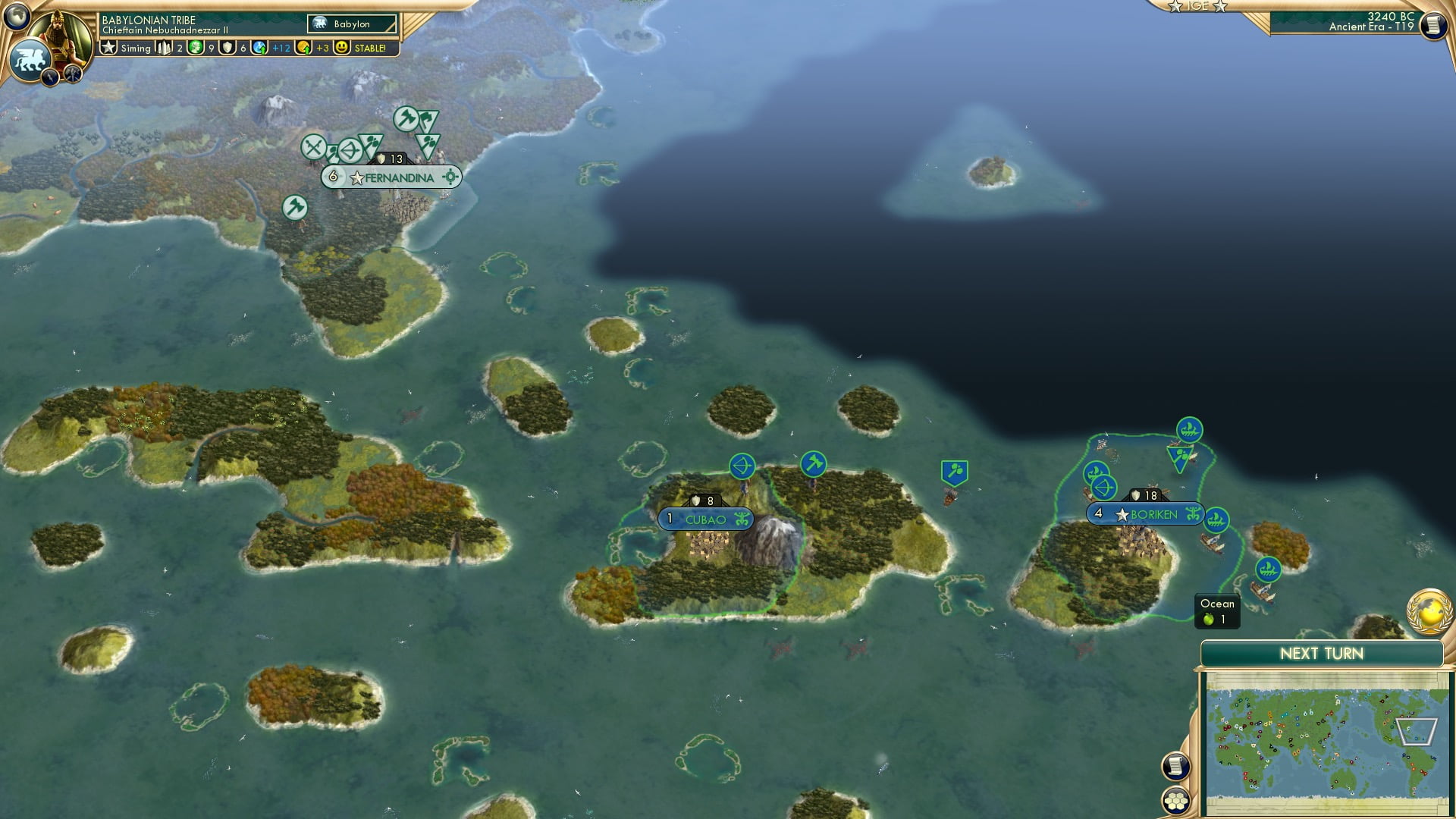The width and height of the screenshot is (1456, 819).
Task: Select the city of Cubao
Action: click(x=705, y=520)
